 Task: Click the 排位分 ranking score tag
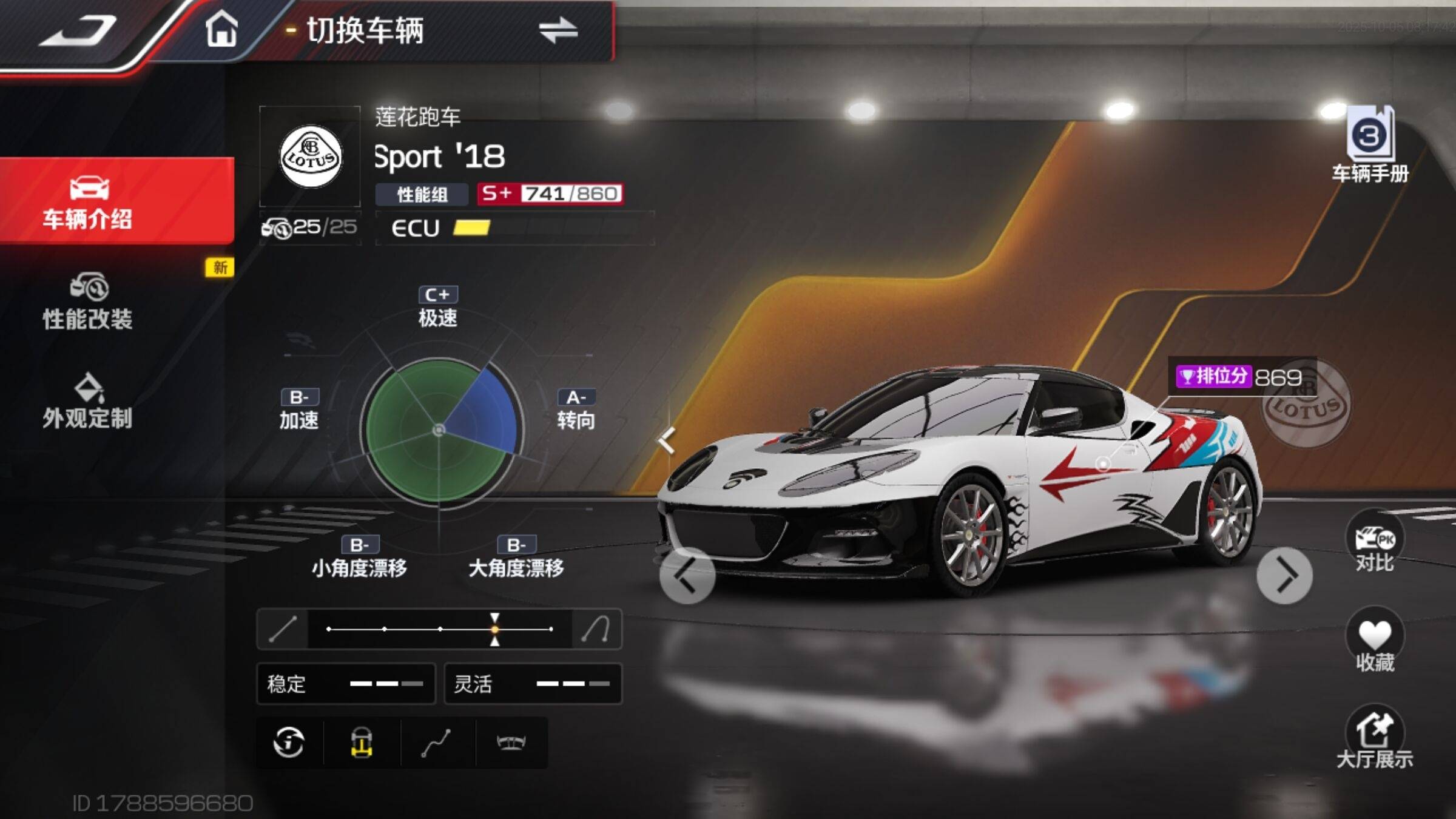point(1240,377)
